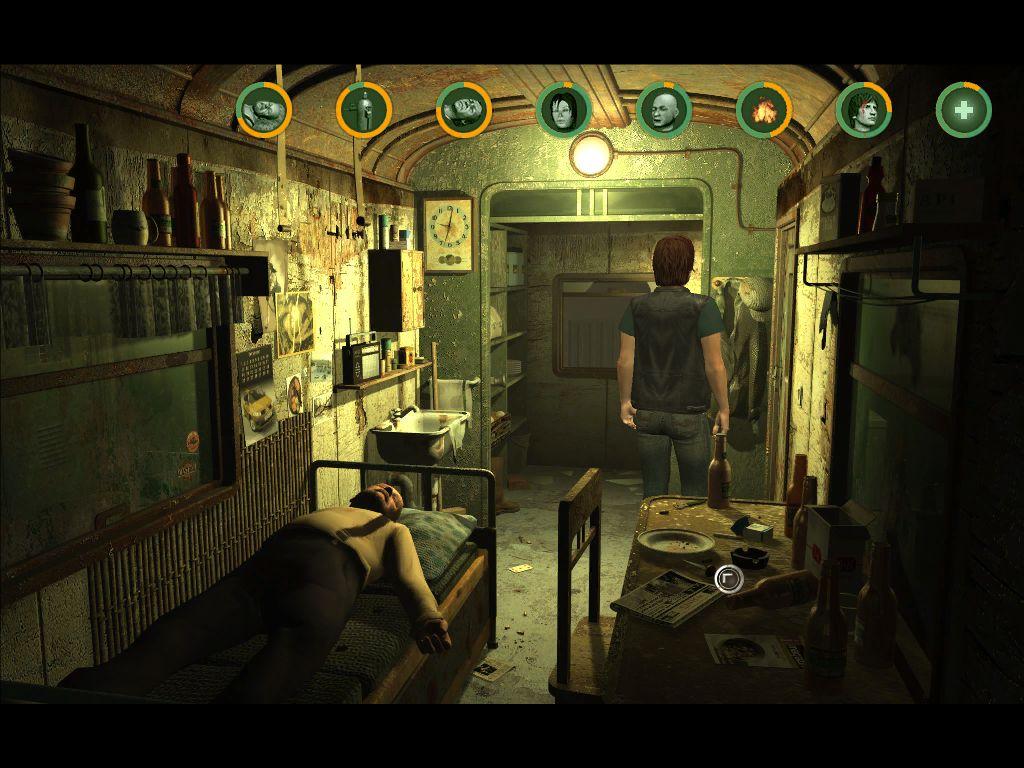Click the green plus cross icon
Viewport: 1024px width, 768px height.
click(x=964, y=109)
